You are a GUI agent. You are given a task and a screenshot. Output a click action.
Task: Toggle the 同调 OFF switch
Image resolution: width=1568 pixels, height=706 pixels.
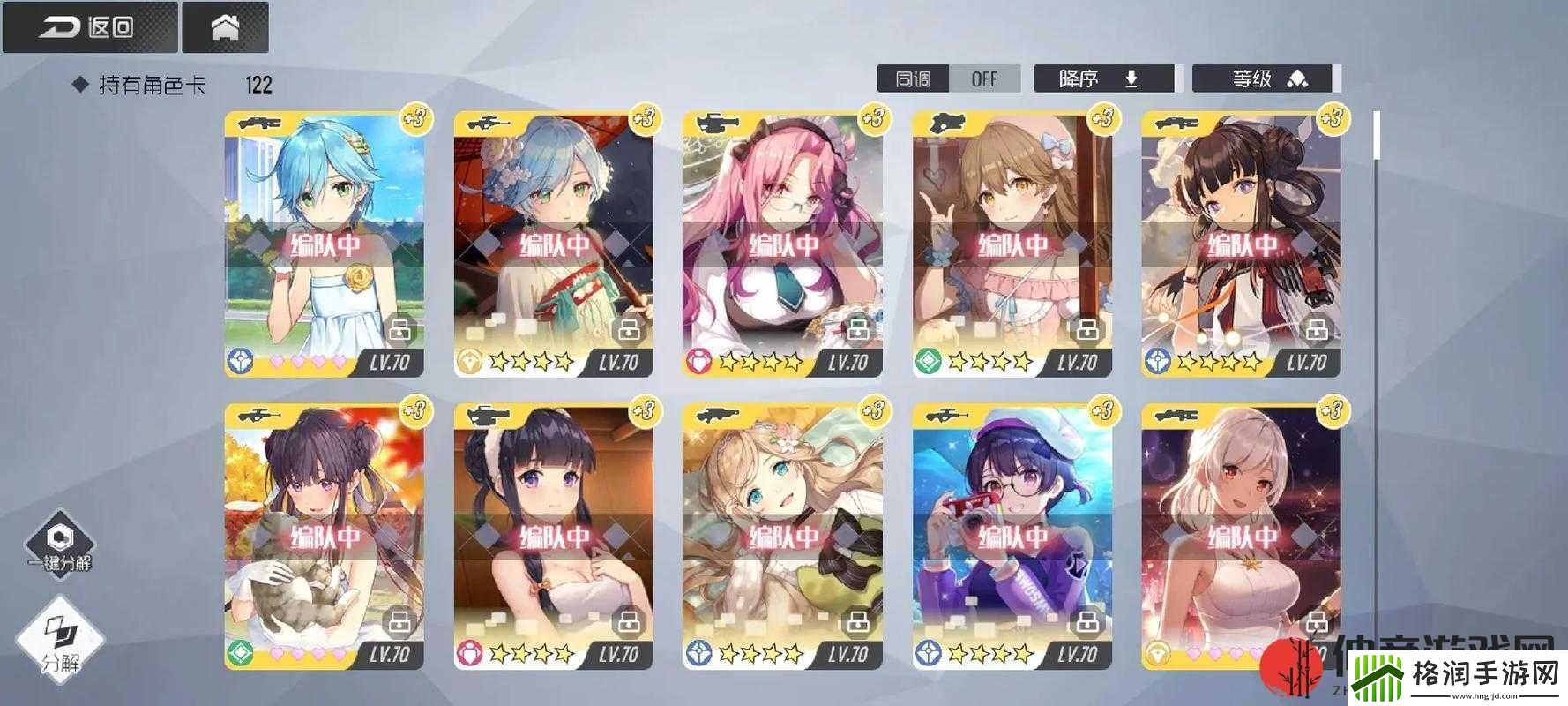[948, 79]
